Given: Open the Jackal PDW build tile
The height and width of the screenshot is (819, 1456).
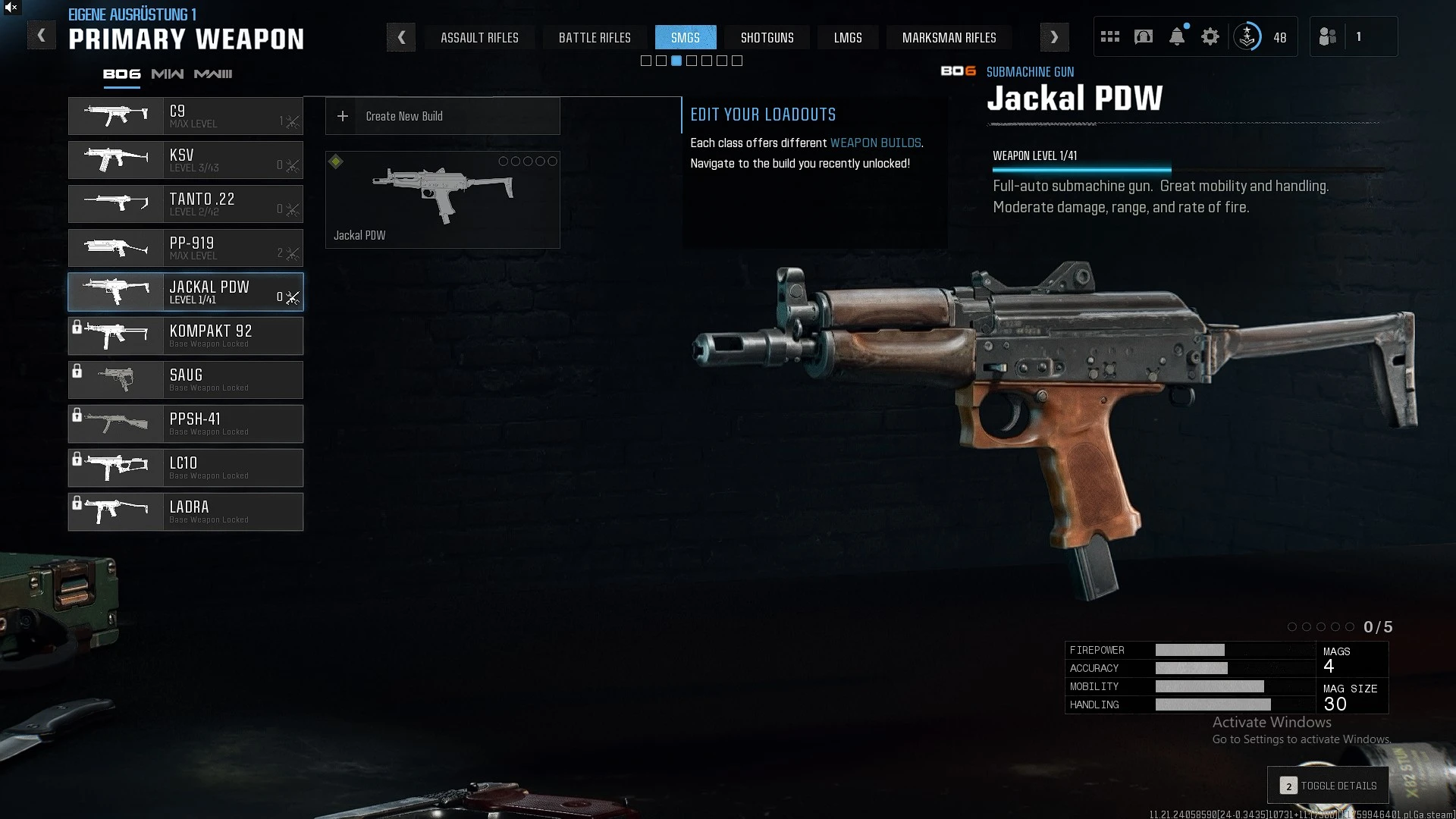Looking at the screenshot, I should (x=443, y=199).
